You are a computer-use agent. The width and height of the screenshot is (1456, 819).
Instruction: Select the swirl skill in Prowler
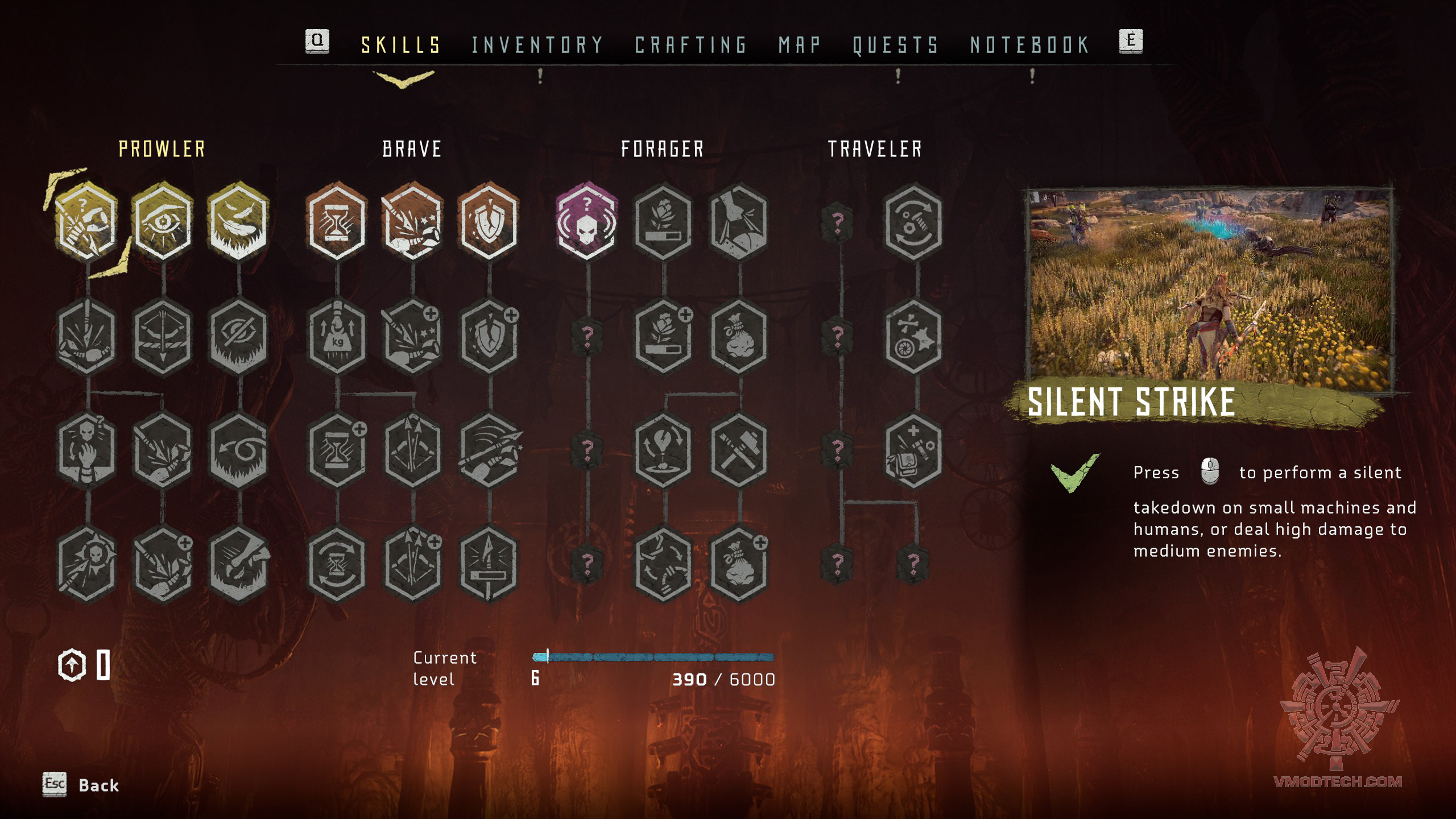[238, 450]
